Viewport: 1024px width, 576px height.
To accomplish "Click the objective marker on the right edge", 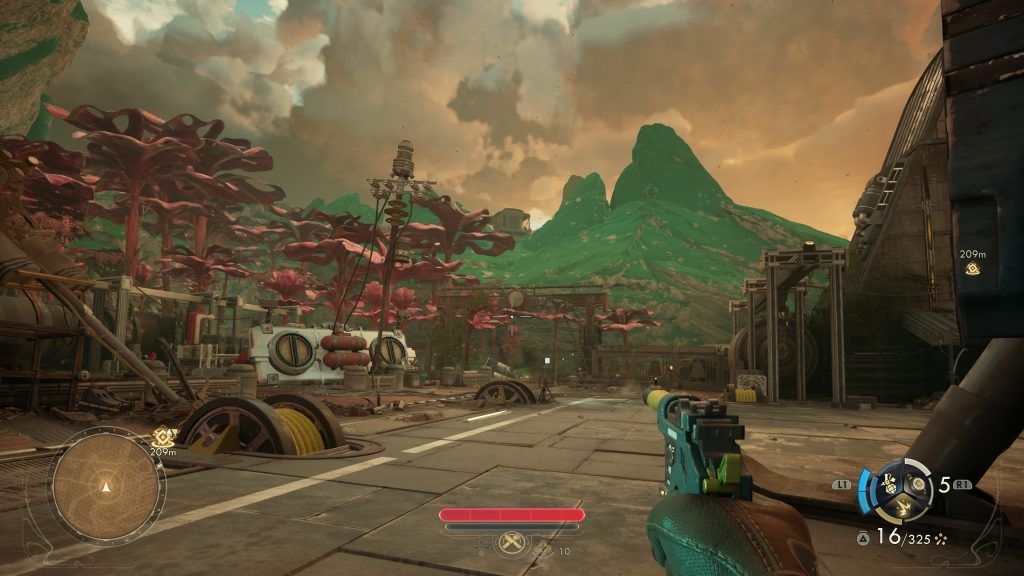I will pos(972,269).
